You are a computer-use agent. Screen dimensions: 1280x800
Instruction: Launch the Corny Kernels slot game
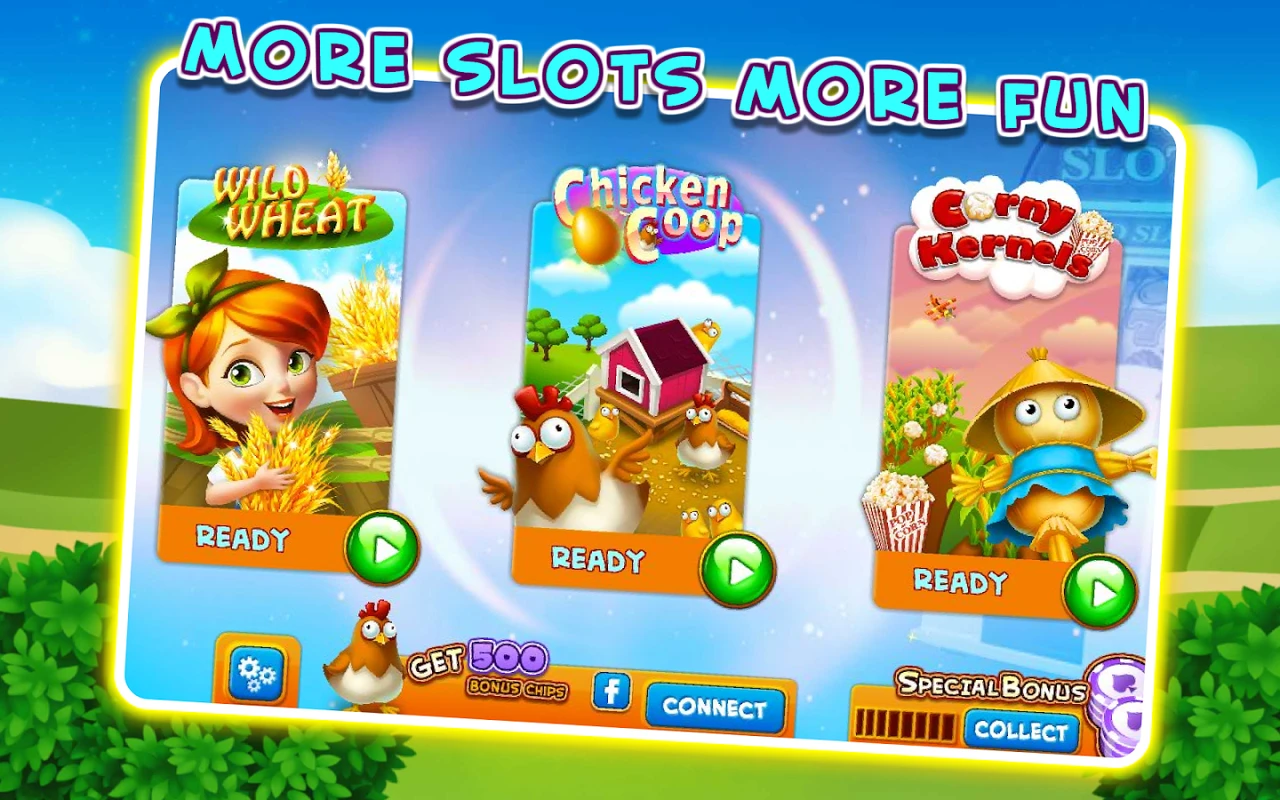tap(1099, 592)
